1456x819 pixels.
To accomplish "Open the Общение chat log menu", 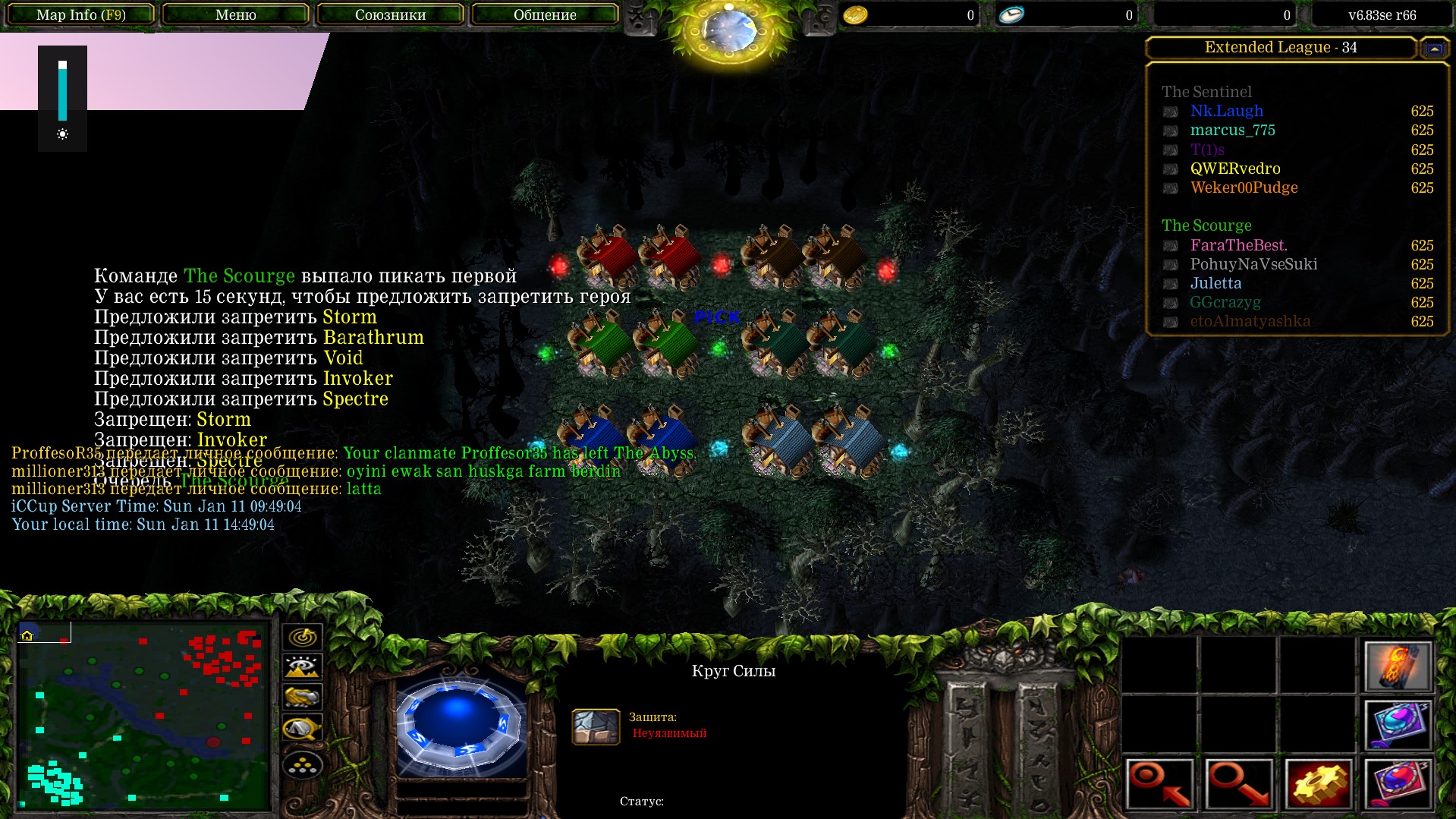I will click(545, 14).
